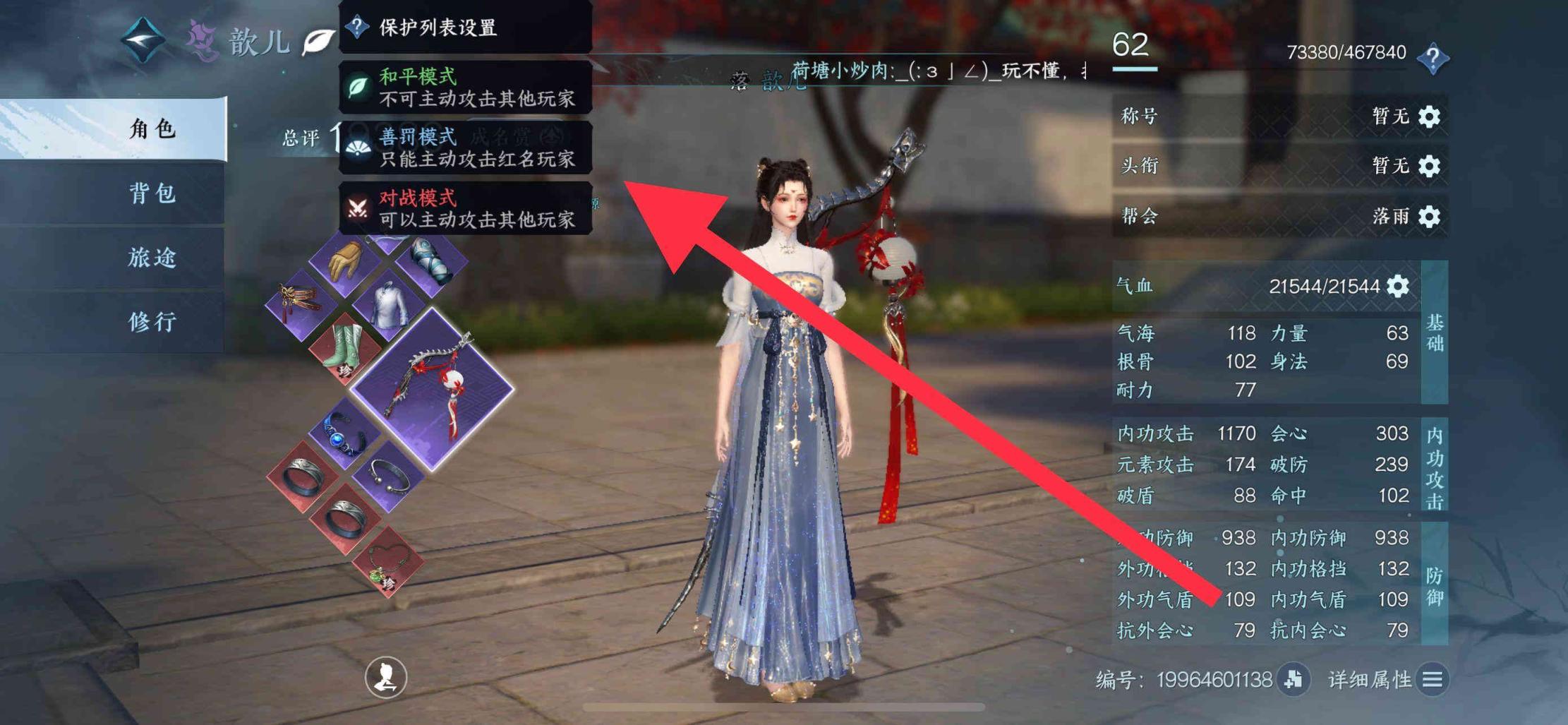Select the 角色 character tab

pos(152,129)
